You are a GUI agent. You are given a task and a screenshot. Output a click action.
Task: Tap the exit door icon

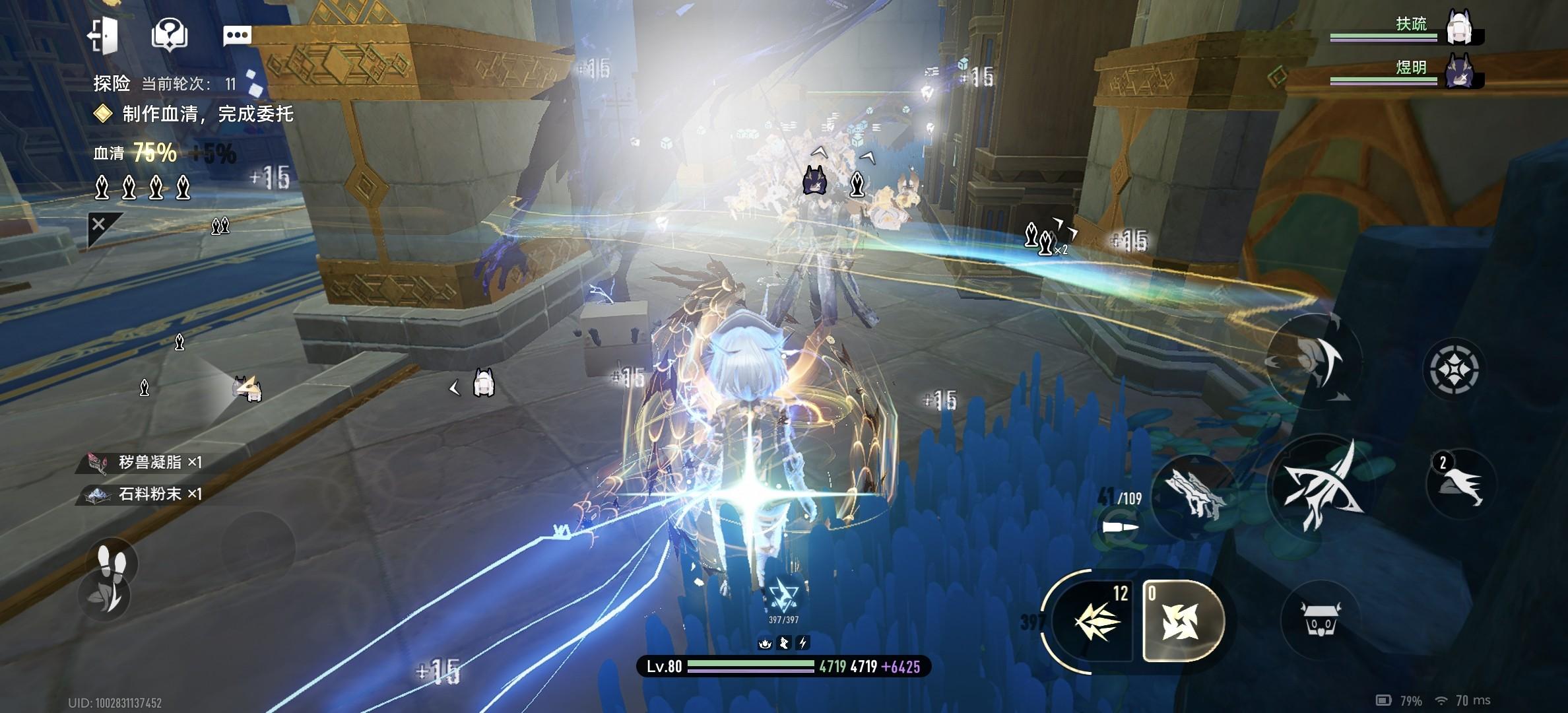(103, 34)
